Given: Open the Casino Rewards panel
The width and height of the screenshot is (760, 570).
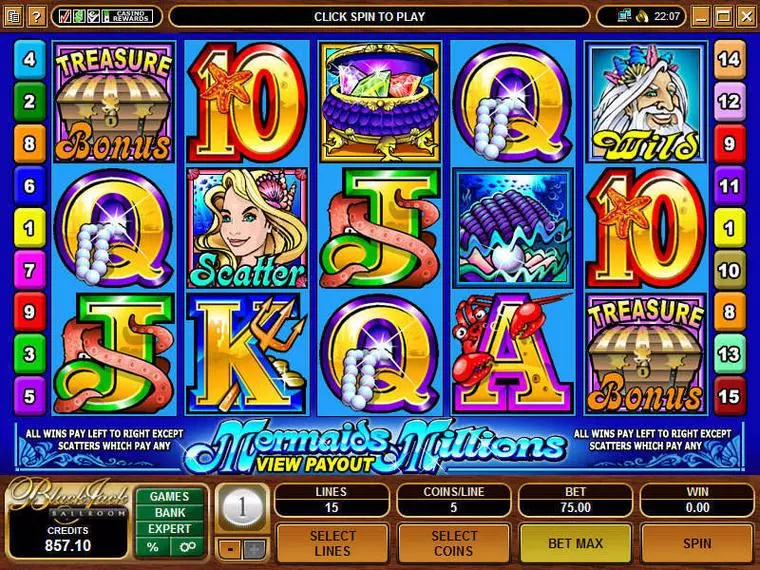Looking at the screenshot, I should pyautogui.click(x=128, y=16).
